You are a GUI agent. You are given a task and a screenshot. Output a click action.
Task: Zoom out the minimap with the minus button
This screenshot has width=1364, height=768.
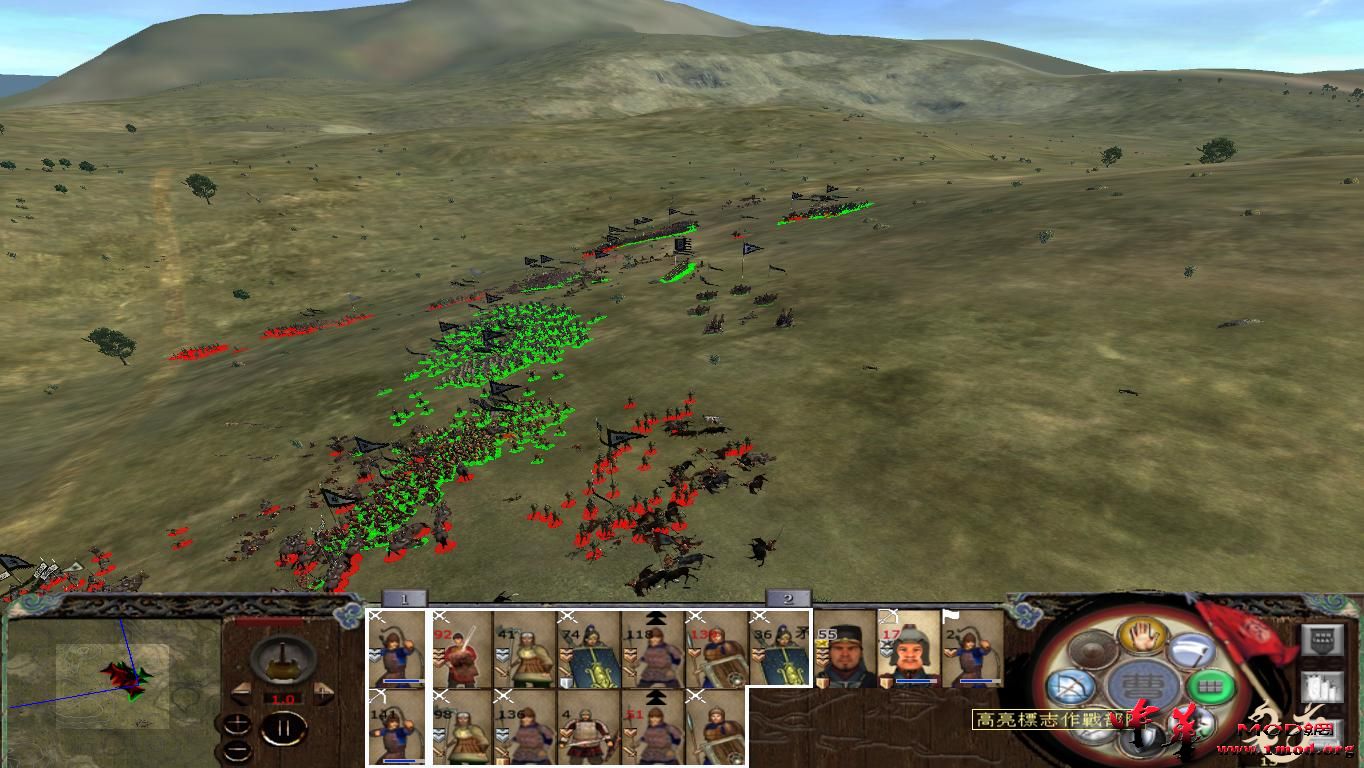[238, 749]
